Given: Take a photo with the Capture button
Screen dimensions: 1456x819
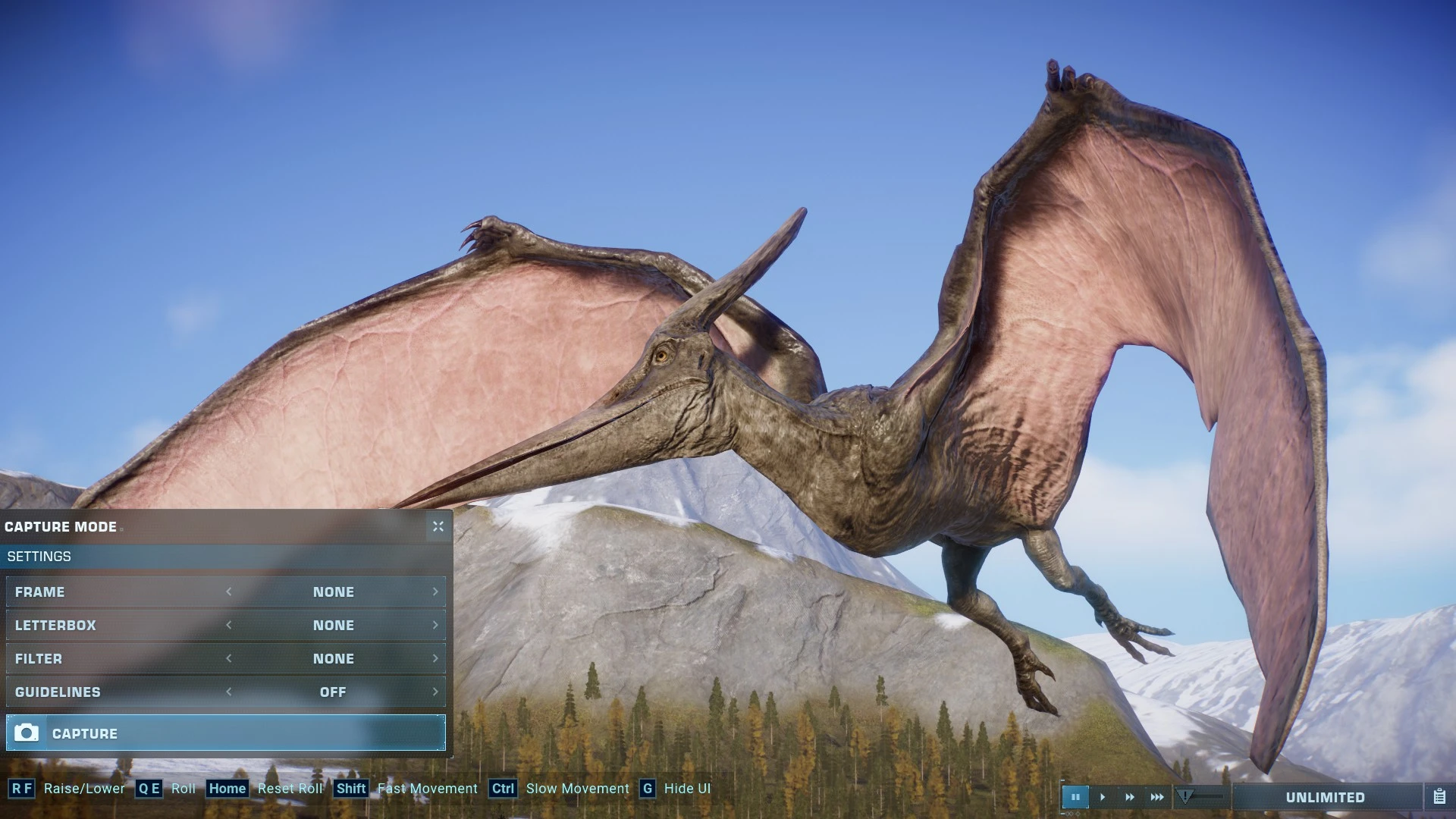Looking at the screenshot, I should pyautogui.click(x=225, y=733).
